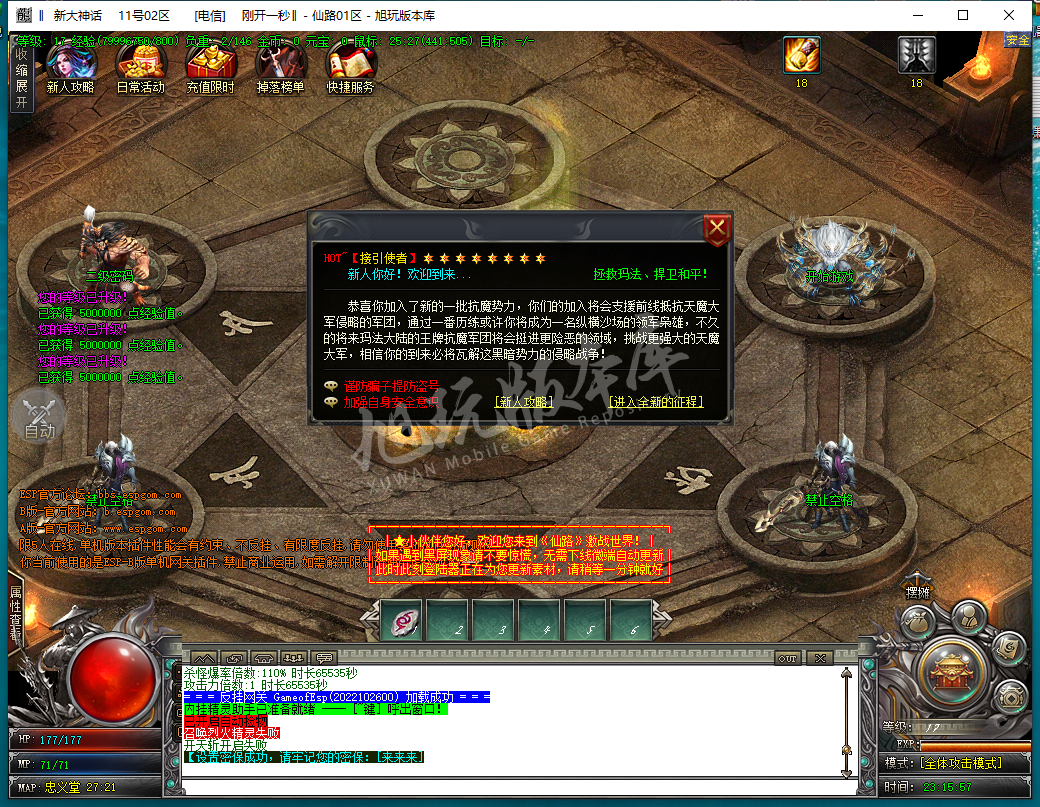The width and height of the screenshot is (1040, 807).
Task: Select the first hotbar slot item
Action: click(x=402, y=620)
